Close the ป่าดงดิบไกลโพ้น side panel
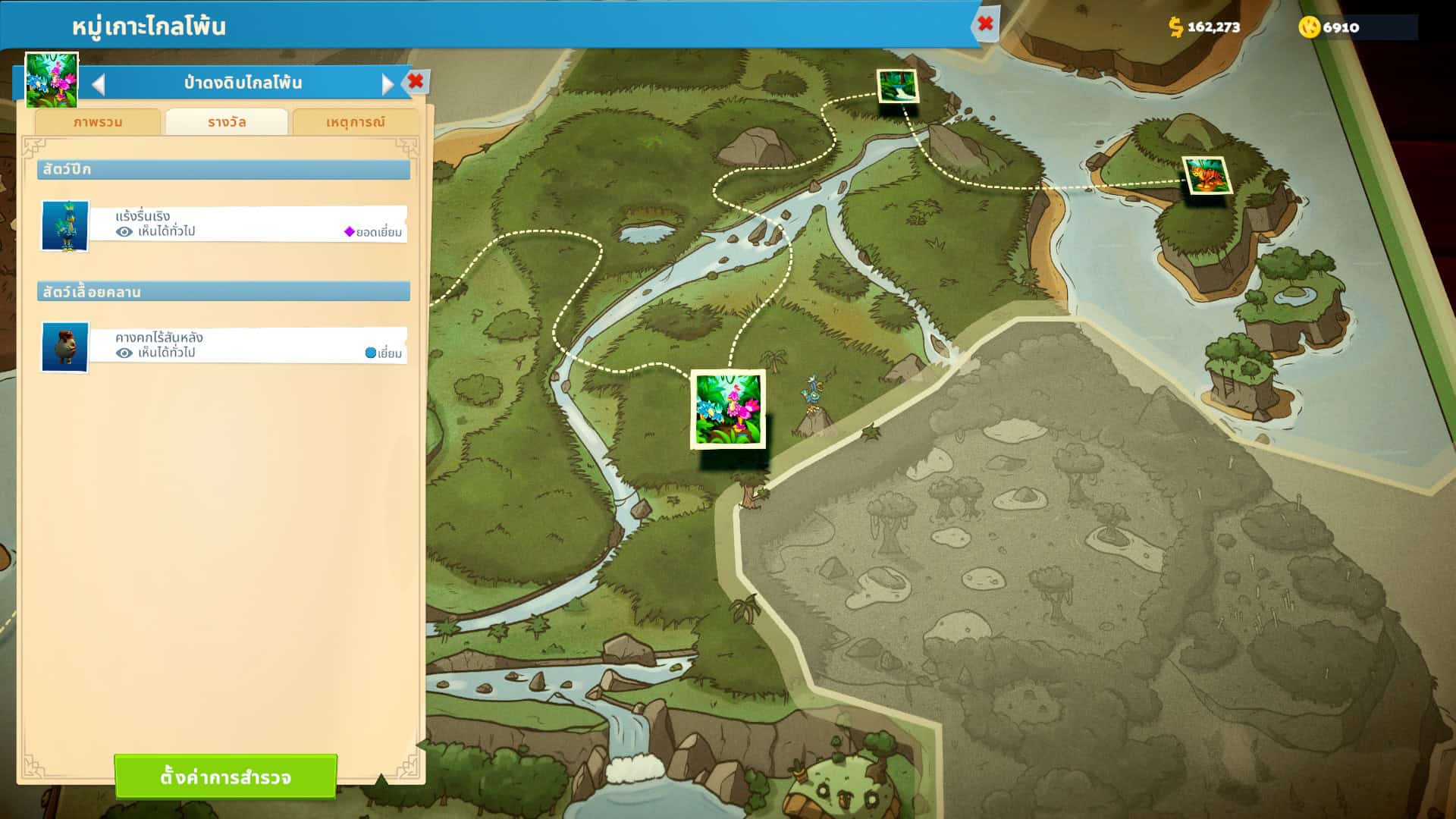The image size is (1456, 819). click(x=416, y=81)
